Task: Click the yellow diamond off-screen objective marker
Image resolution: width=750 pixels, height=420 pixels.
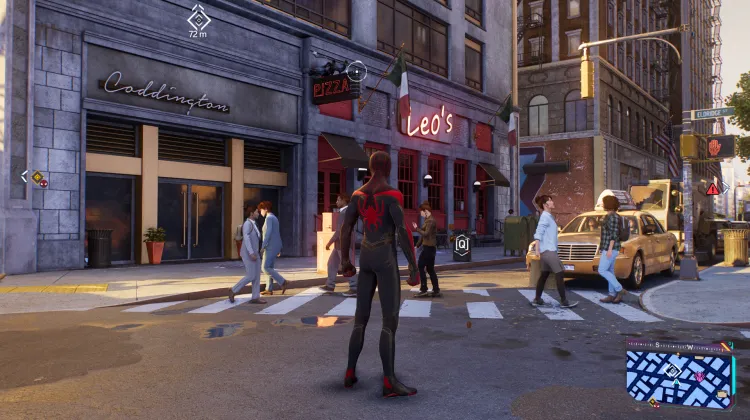Action: pyautogui.click(x=38, y=177)
